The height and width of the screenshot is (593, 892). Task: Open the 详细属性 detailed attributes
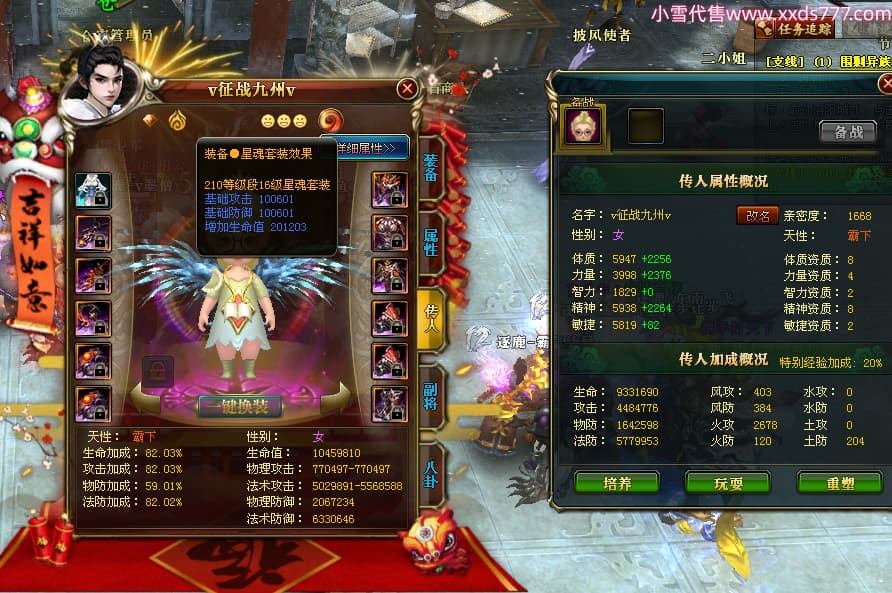[x=366, y=148]
